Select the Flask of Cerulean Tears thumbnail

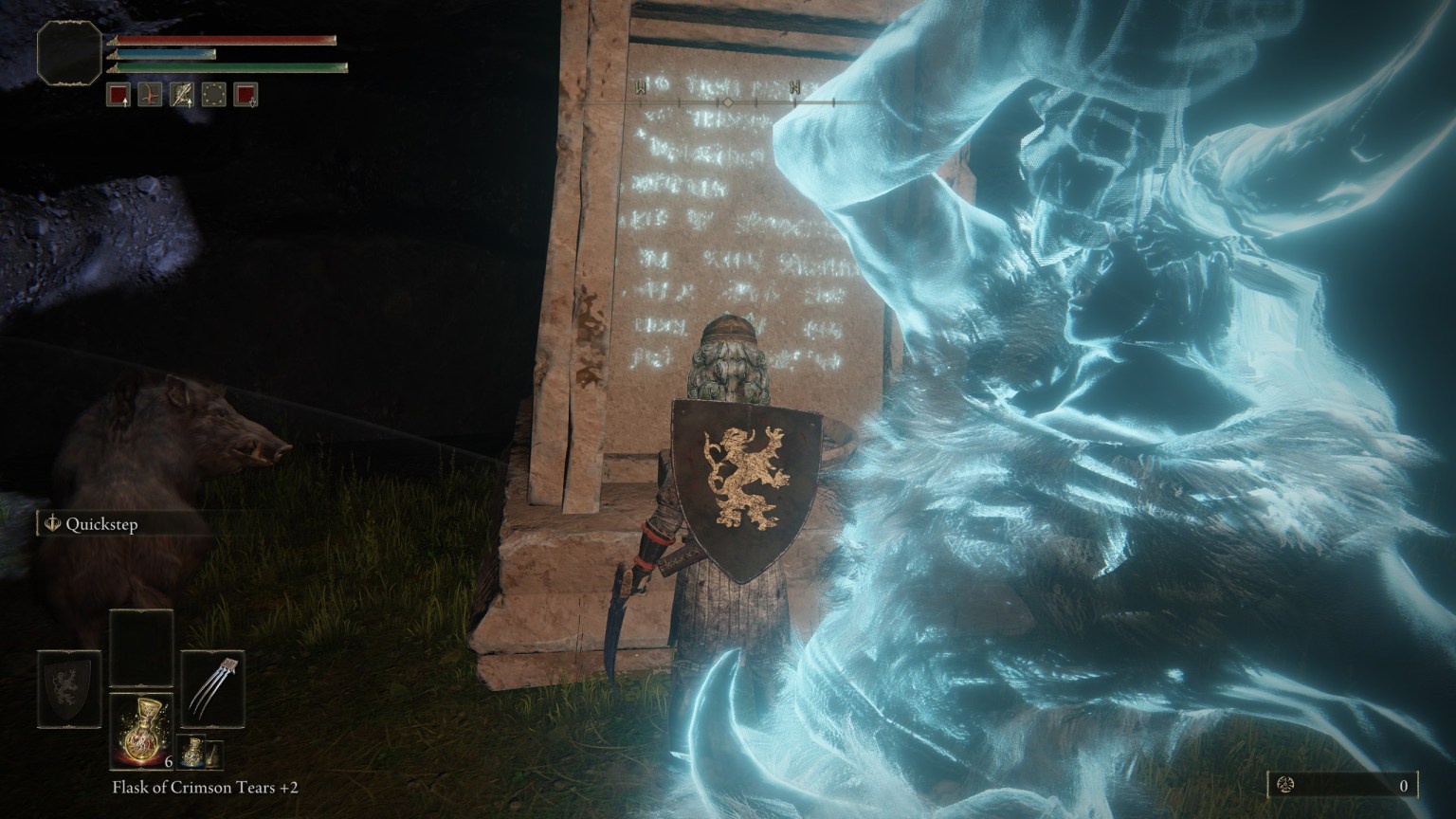pos(191,752)
